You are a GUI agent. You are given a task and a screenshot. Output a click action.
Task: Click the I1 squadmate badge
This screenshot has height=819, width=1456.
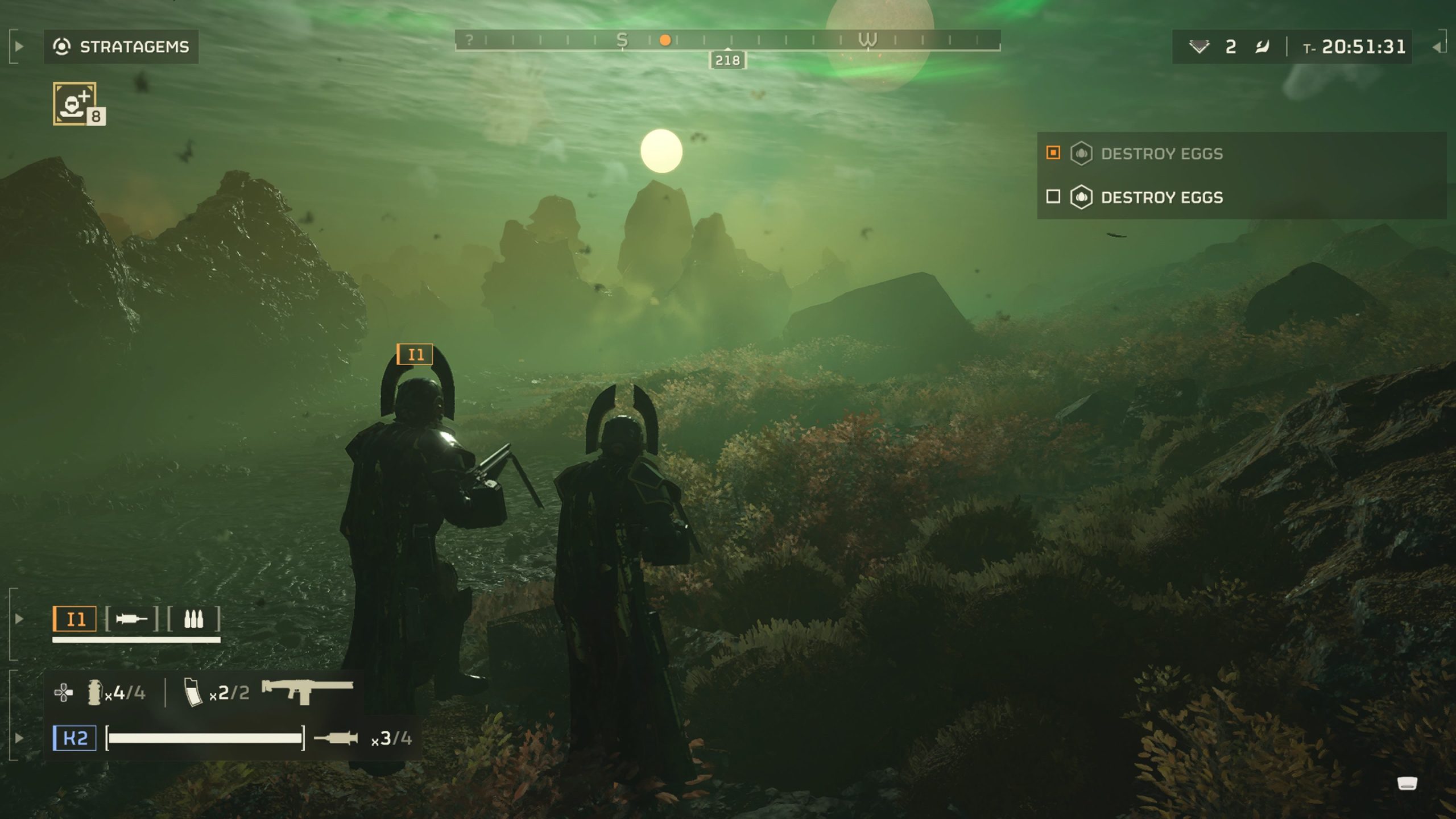click(x=75, y=619)
